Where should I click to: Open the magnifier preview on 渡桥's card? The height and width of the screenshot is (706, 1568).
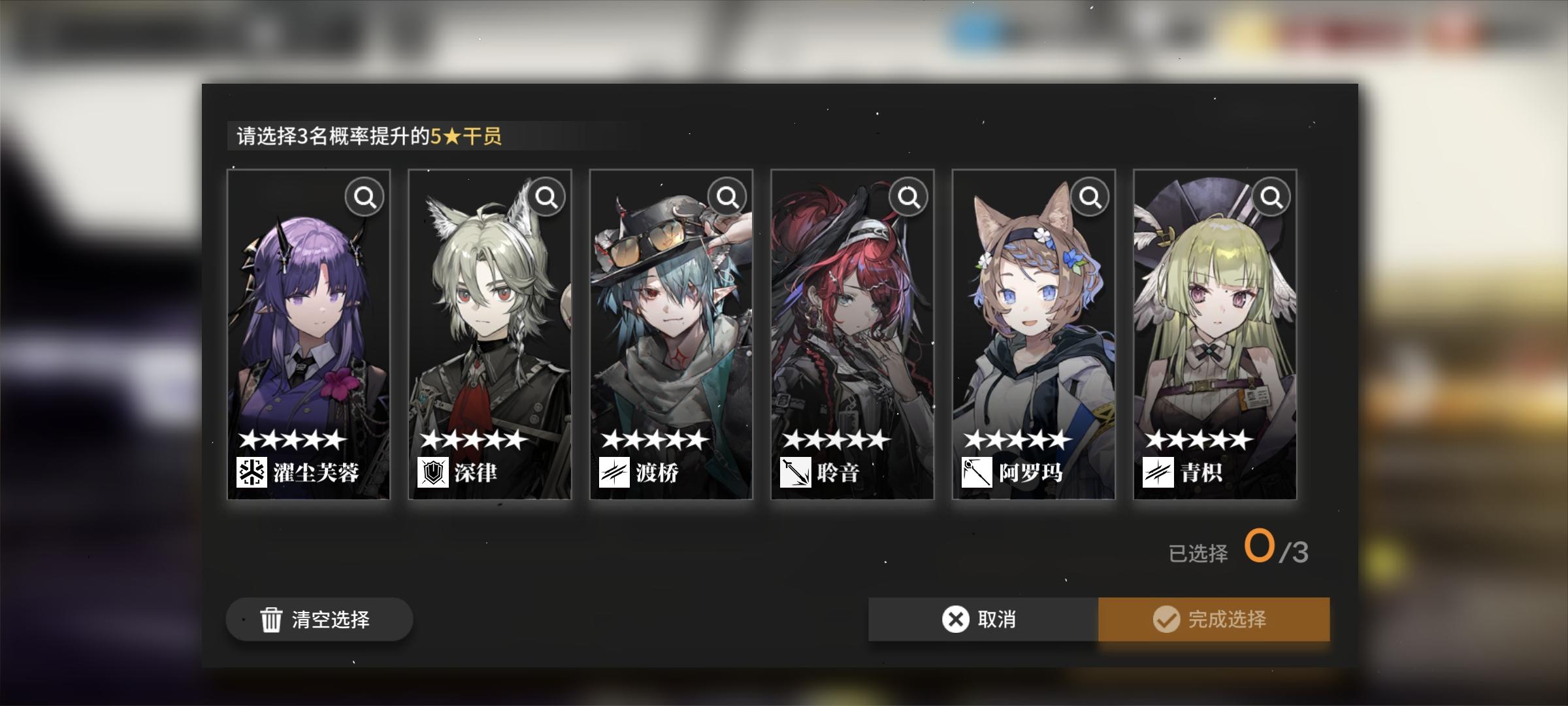[727, 195]
